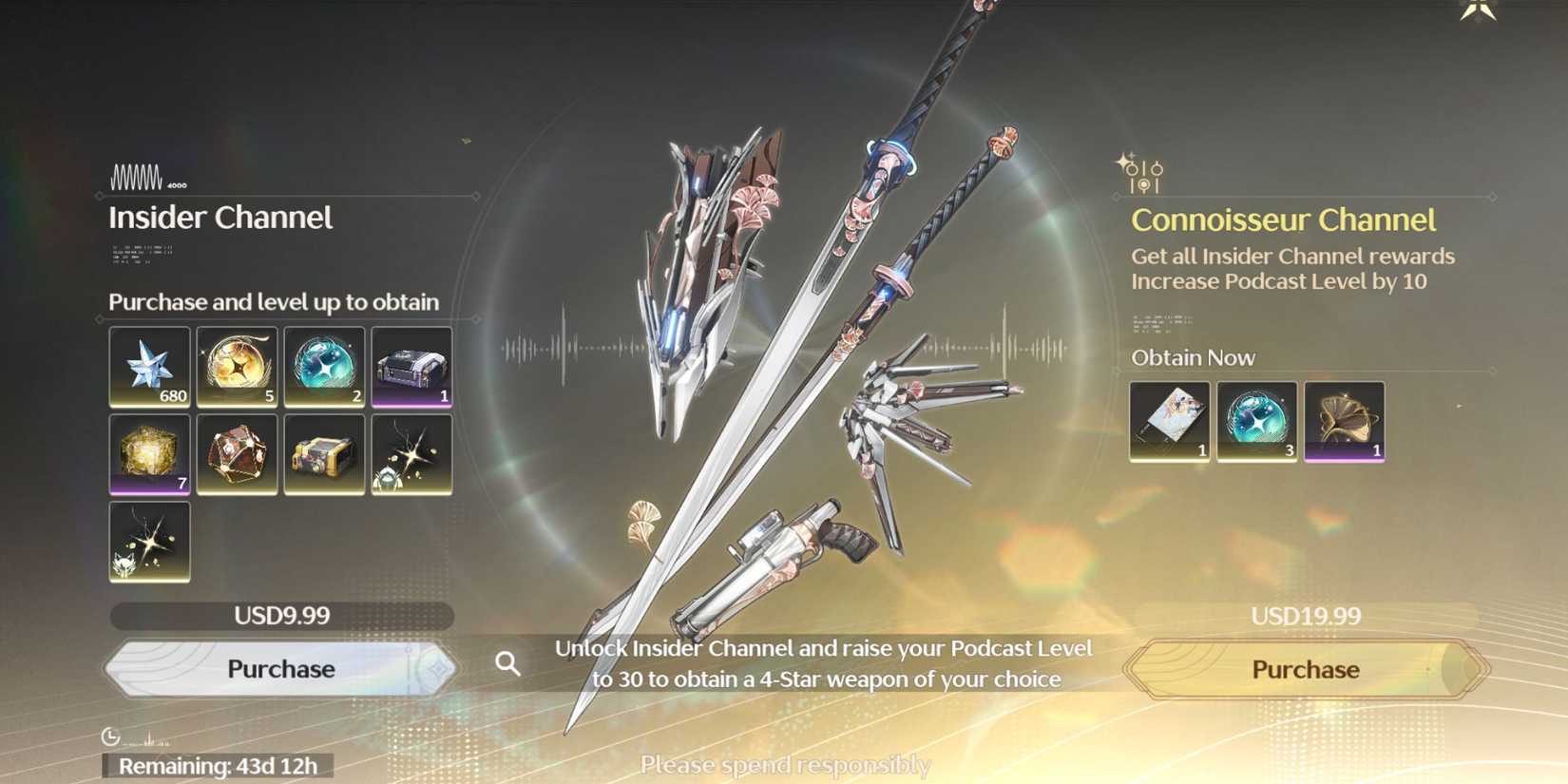The image size is (1568, 784).
Task: Click the Insider Channel waveform logo
Action: pyautogui.click(x=137, y=176)
